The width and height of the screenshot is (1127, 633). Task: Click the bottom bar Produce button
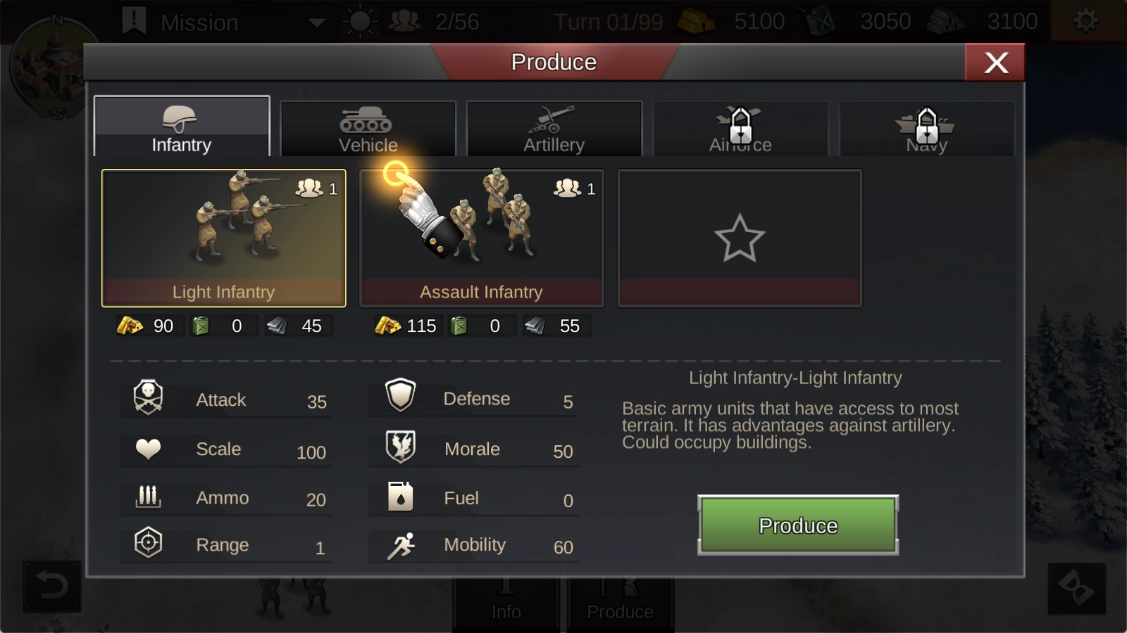coord(620,604)
